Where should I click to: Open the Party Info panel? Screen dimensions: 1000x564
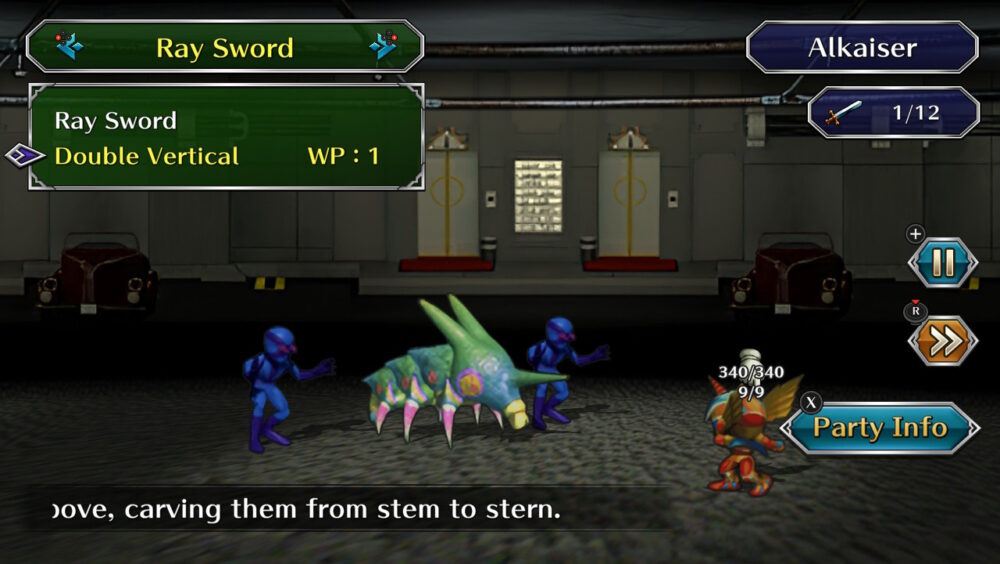[879, 428]
